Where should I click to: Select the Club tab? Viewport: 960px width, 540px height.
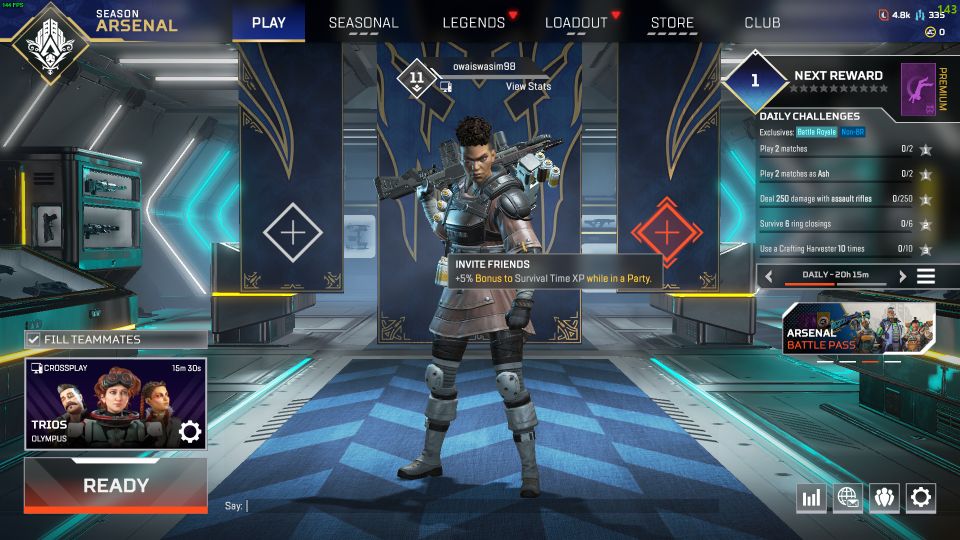[763, 23]
